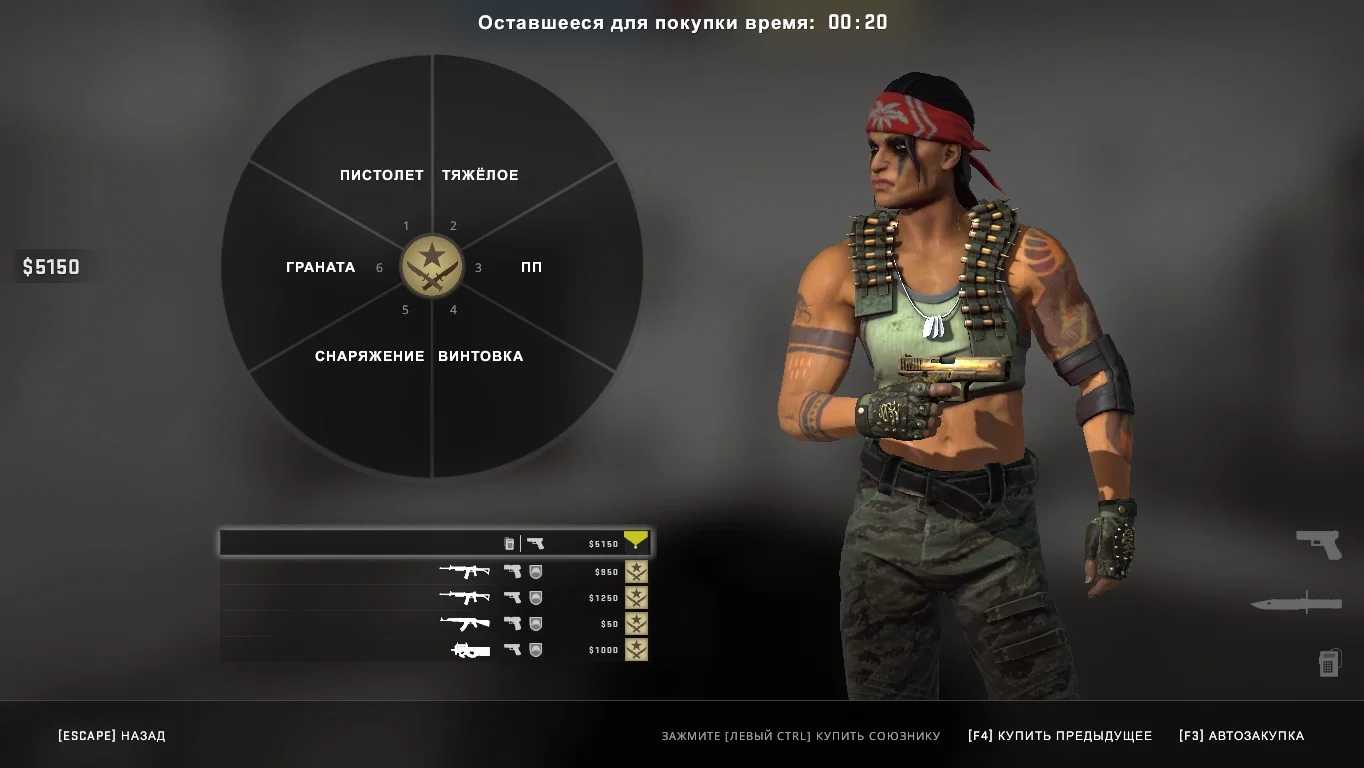Activate the АВТОЗАКУПКА autobuy button
This screenshot has width=1364, height=768.
[1241, 736]
